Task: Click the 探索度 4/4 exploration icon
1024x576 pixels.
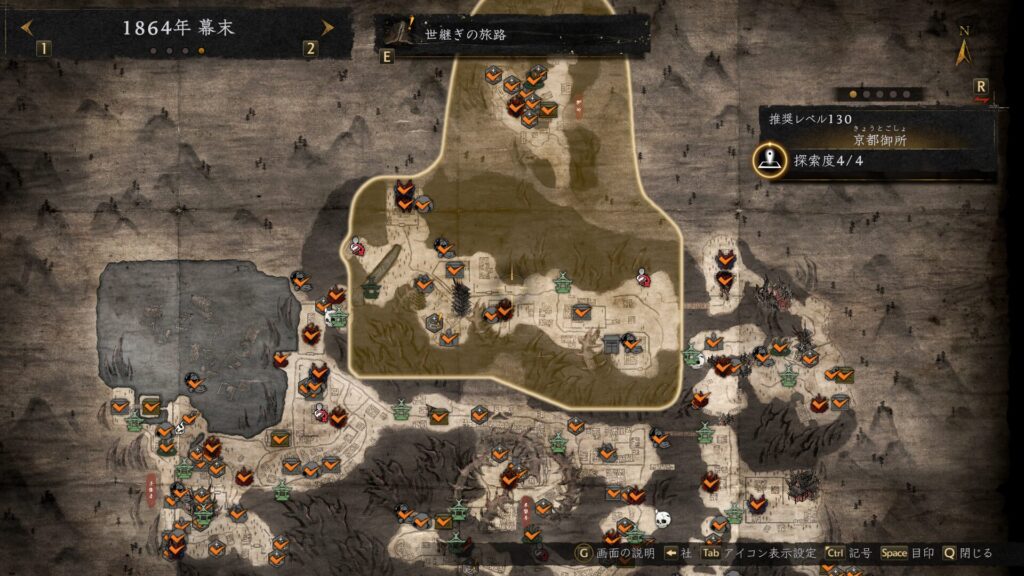Action: pos(769,161)
